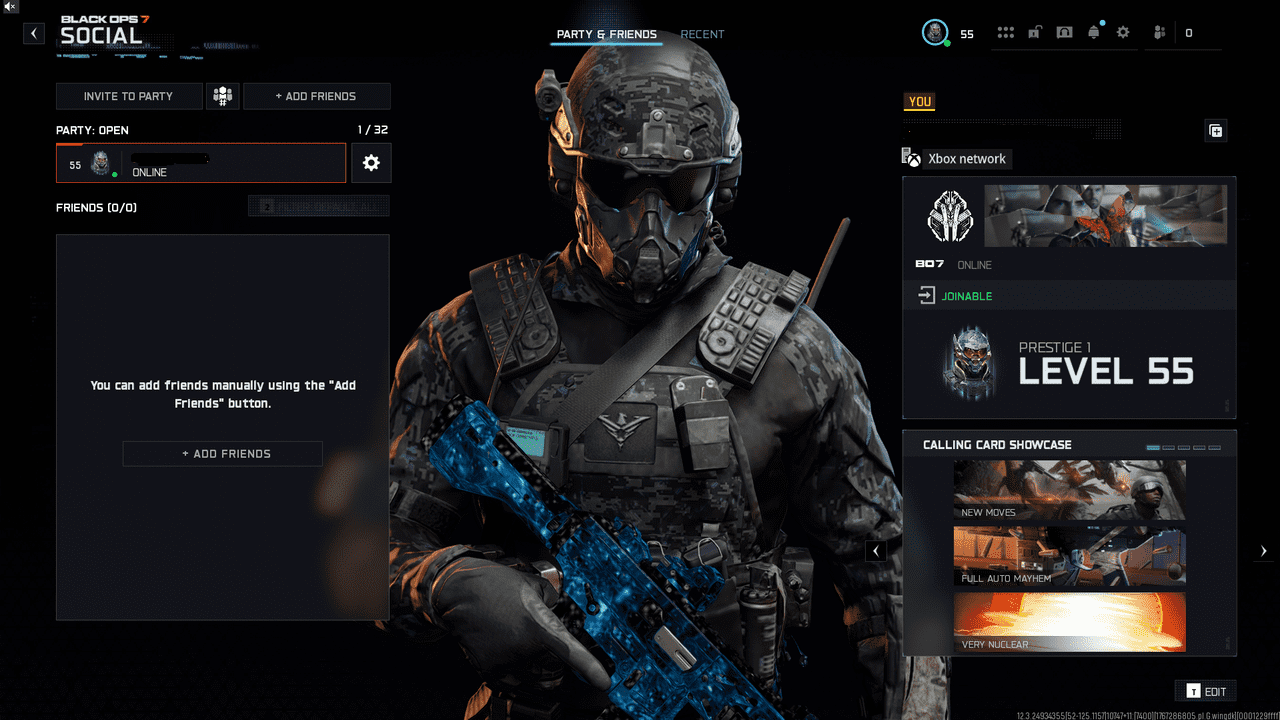The image size is (1280, 720).
Task: Open the settings gear in the top bar
Action: pos(1122,31)
